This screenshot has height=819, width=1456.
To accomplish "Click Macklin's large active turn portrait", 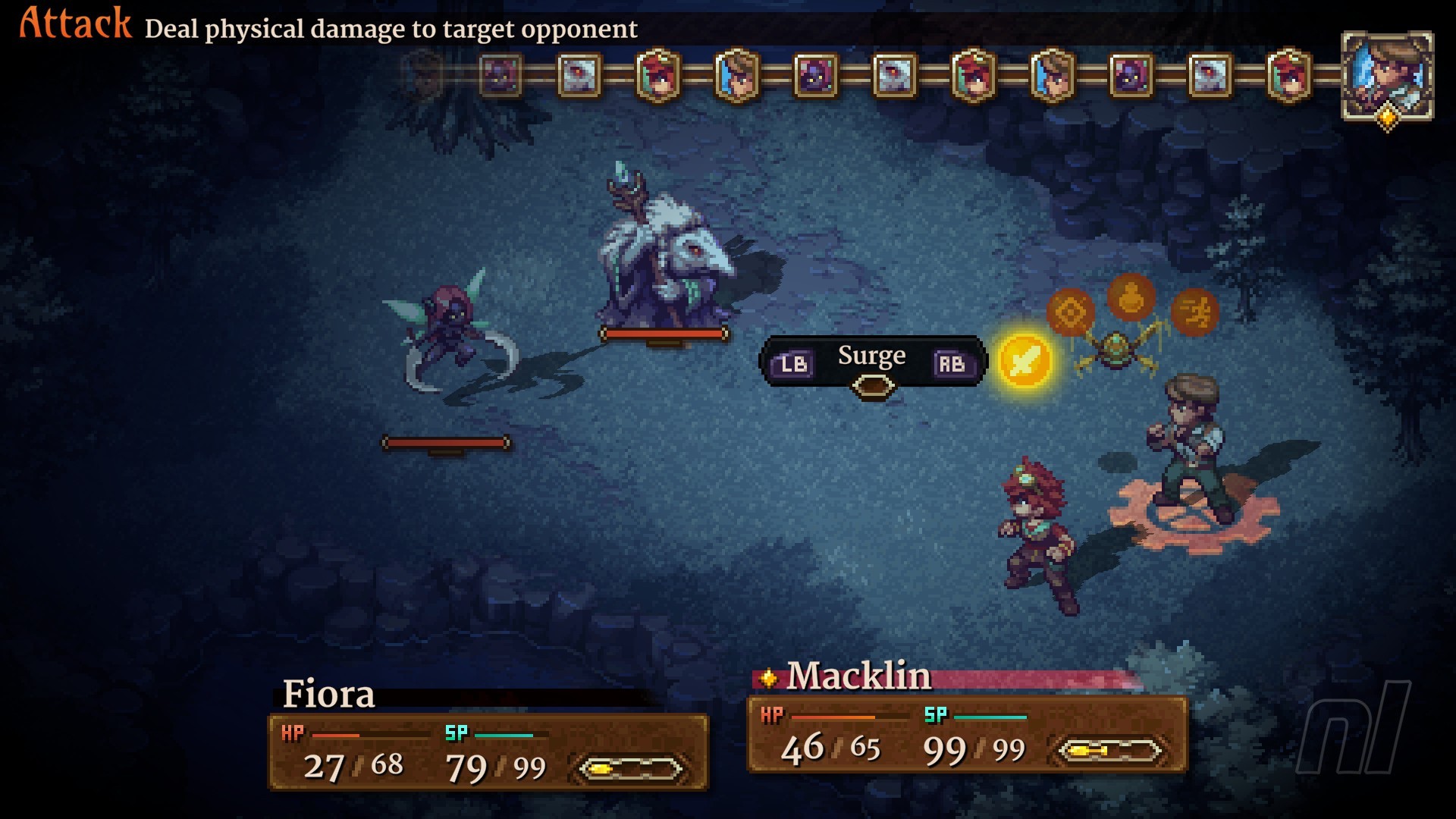I will [x=1387, y=76].
